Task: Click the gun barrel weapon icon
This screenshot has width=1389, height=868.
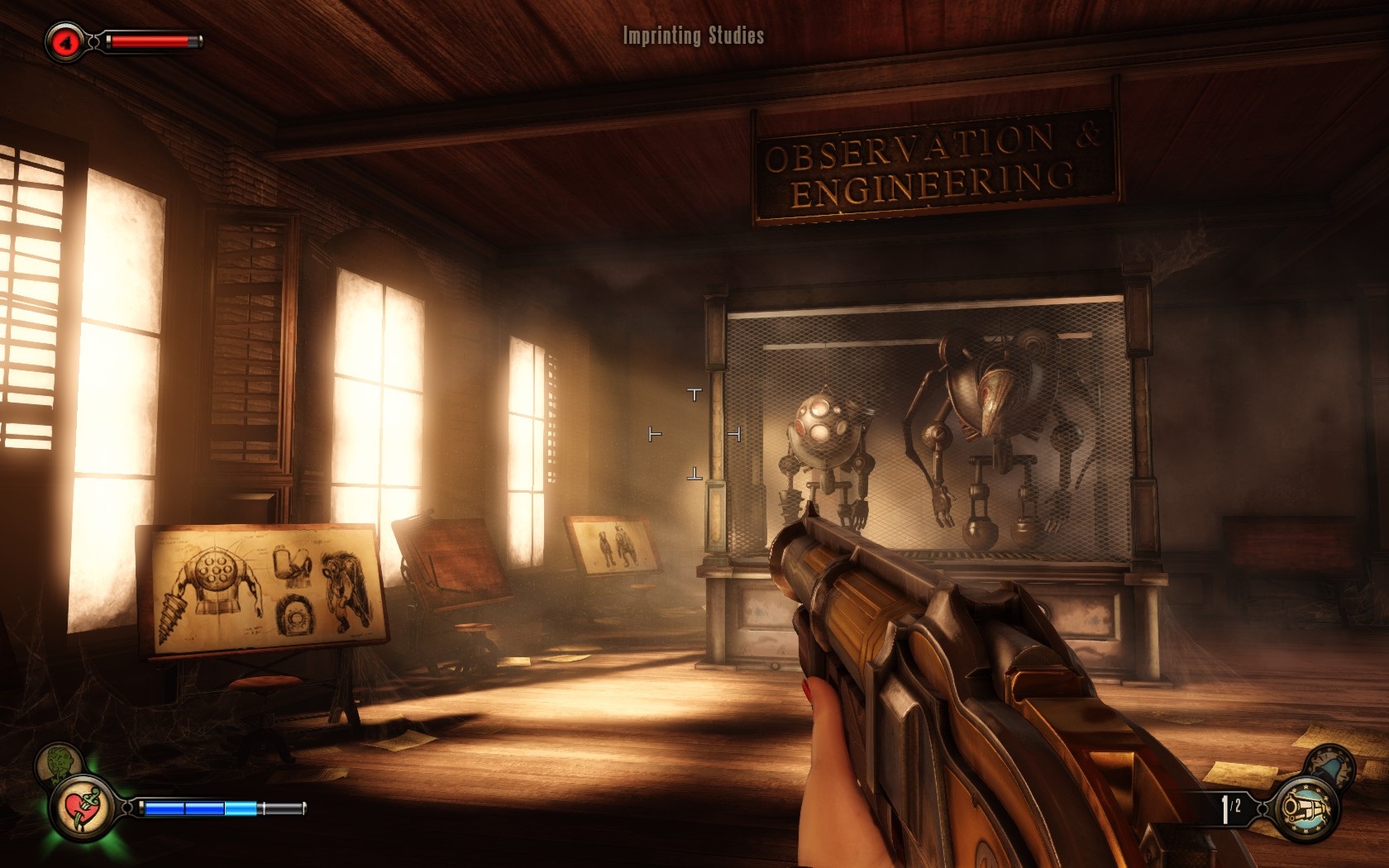Action: coord(1307,808)
